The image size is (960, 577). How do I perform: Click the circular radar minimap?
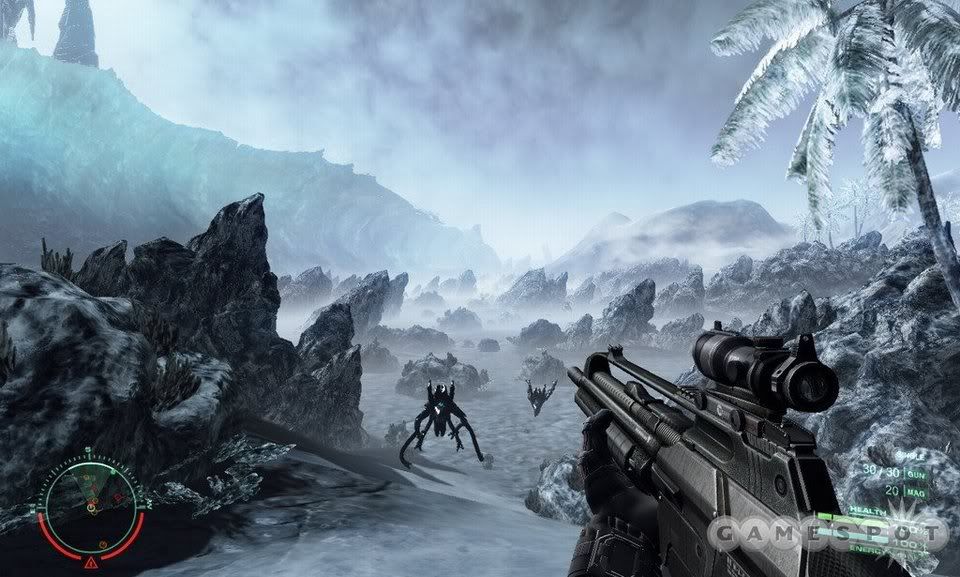[90, 504]
